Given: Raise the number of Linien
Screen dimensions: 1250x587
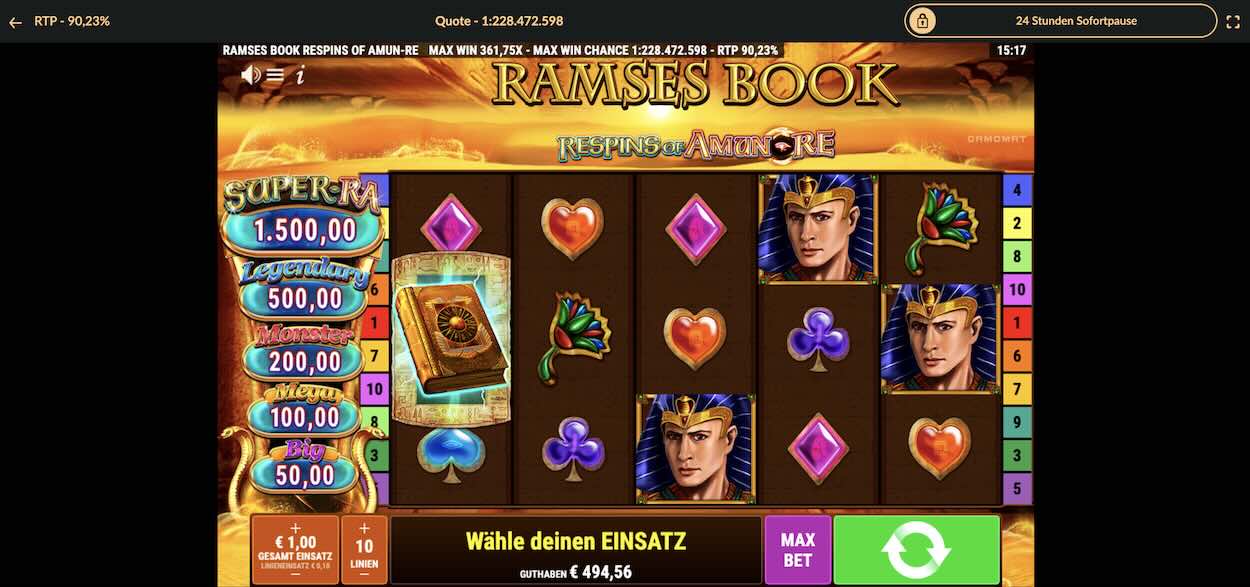Looking at the screenshot, I should click(364, 528).
